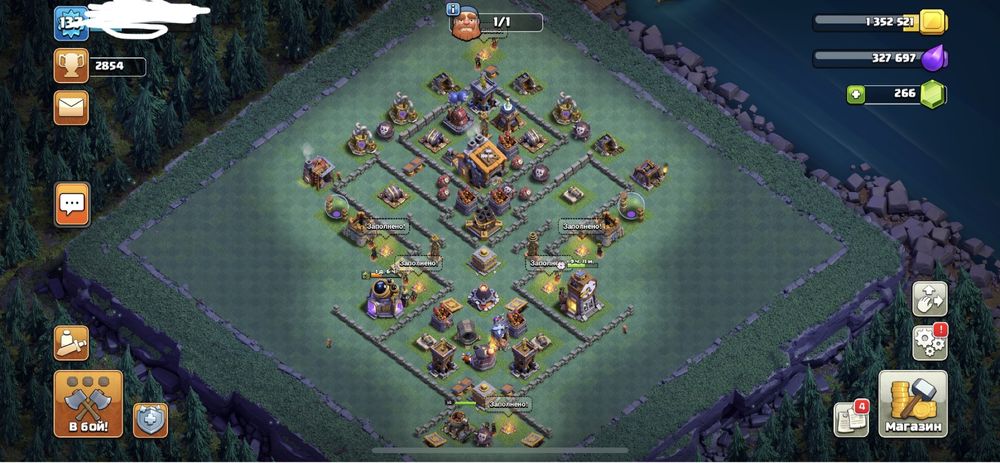
Task: Open the chat speech bubble panel
Action: pyautogui.click(x=72, y=204)
